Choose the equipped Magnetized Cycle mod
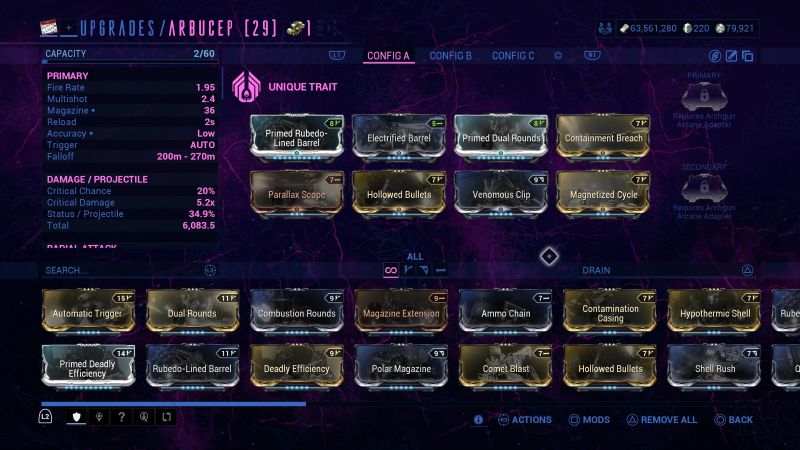This screenshot has width=800, height=450. (x=603, y=193)
